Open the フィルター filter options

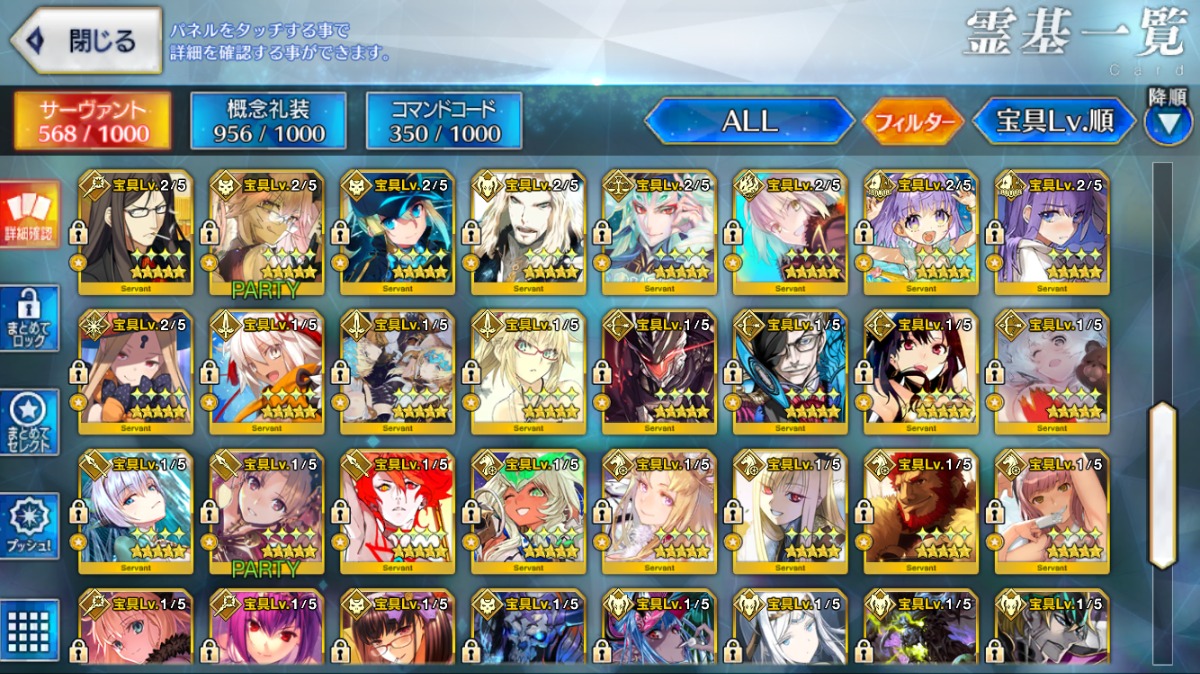coord(913,122)
